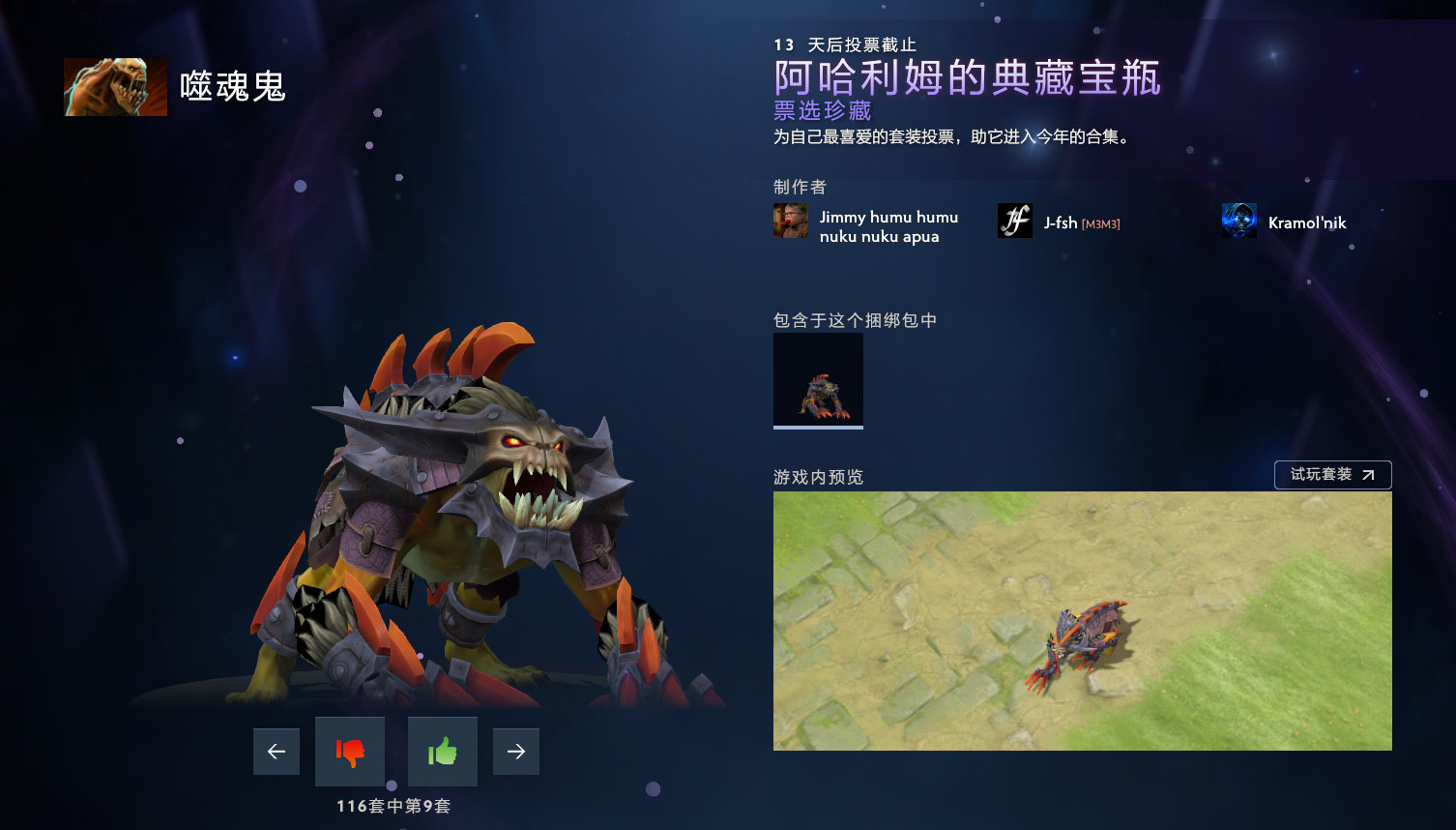
Task: Click the 制作者 creators heading
Action: (x=800, y=187)
